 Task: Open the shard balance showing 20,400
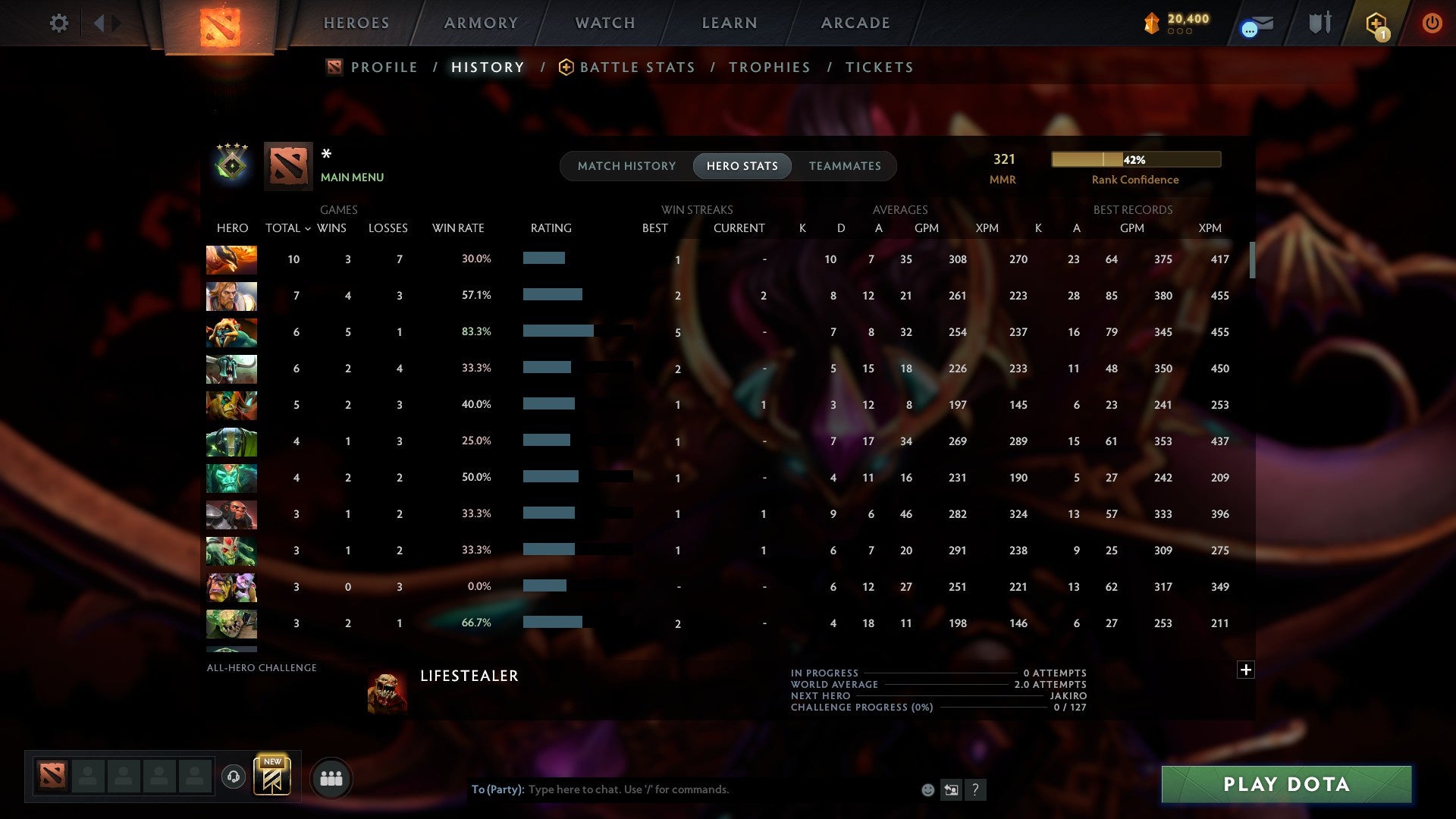pyautogui.click(x=1175, y=23)
